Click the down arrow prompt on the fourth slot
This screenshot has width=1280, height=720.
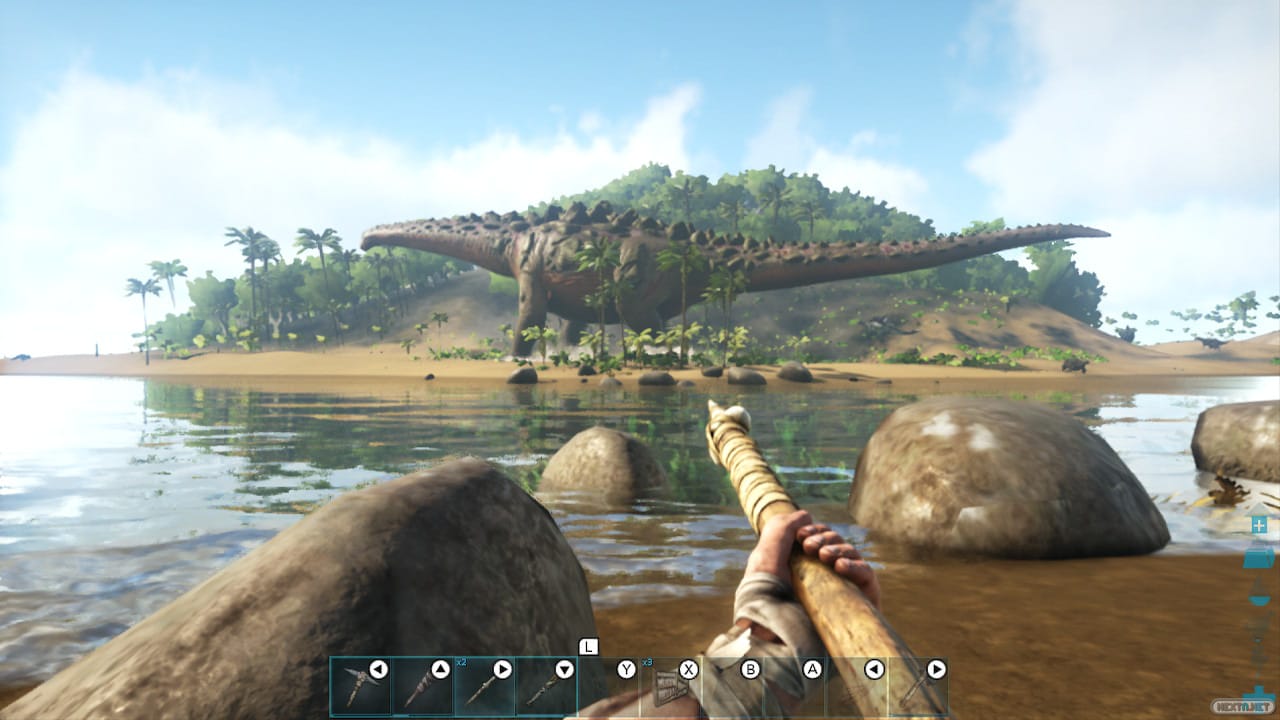click(x=567, y=668)
